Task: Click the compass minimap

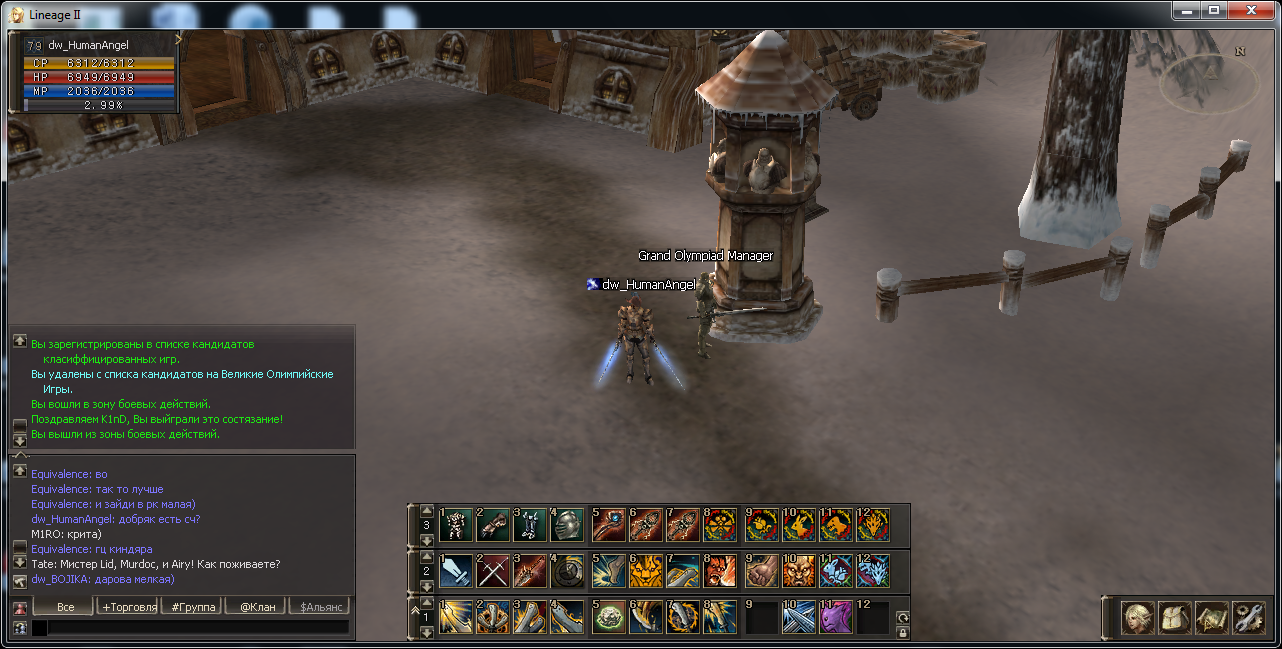Action: tap(1208, 80)
